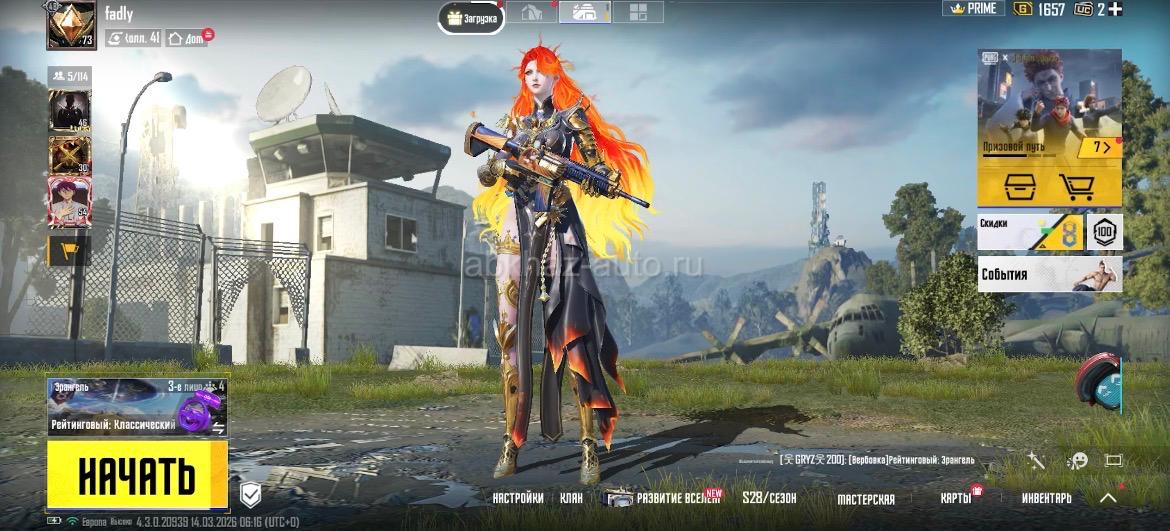Start the match with the НАЧАТЬ button
1170x531 pixels.
point(137,474)
